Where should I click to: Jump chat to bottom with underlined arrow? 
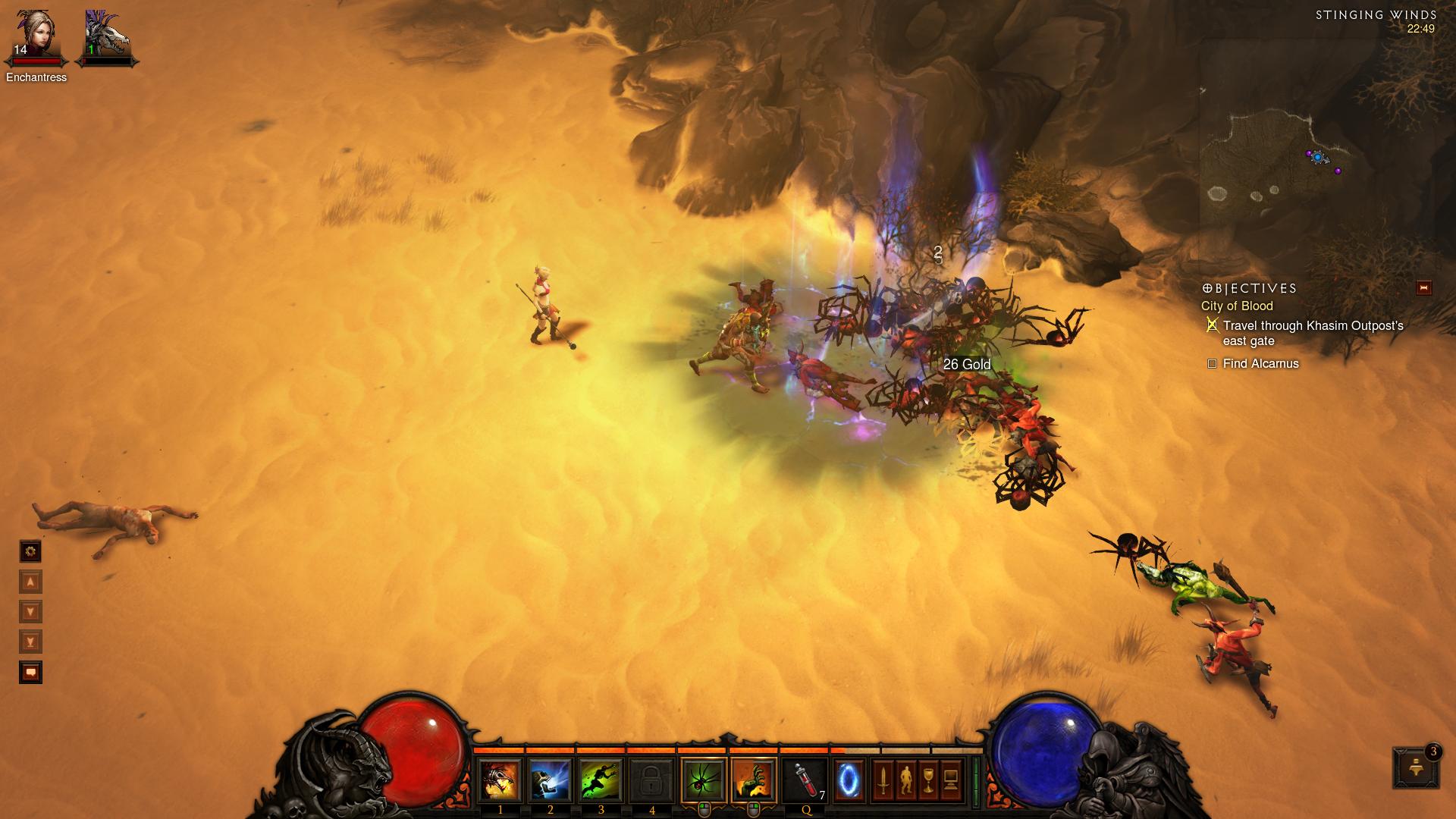(x=30, y=642)
